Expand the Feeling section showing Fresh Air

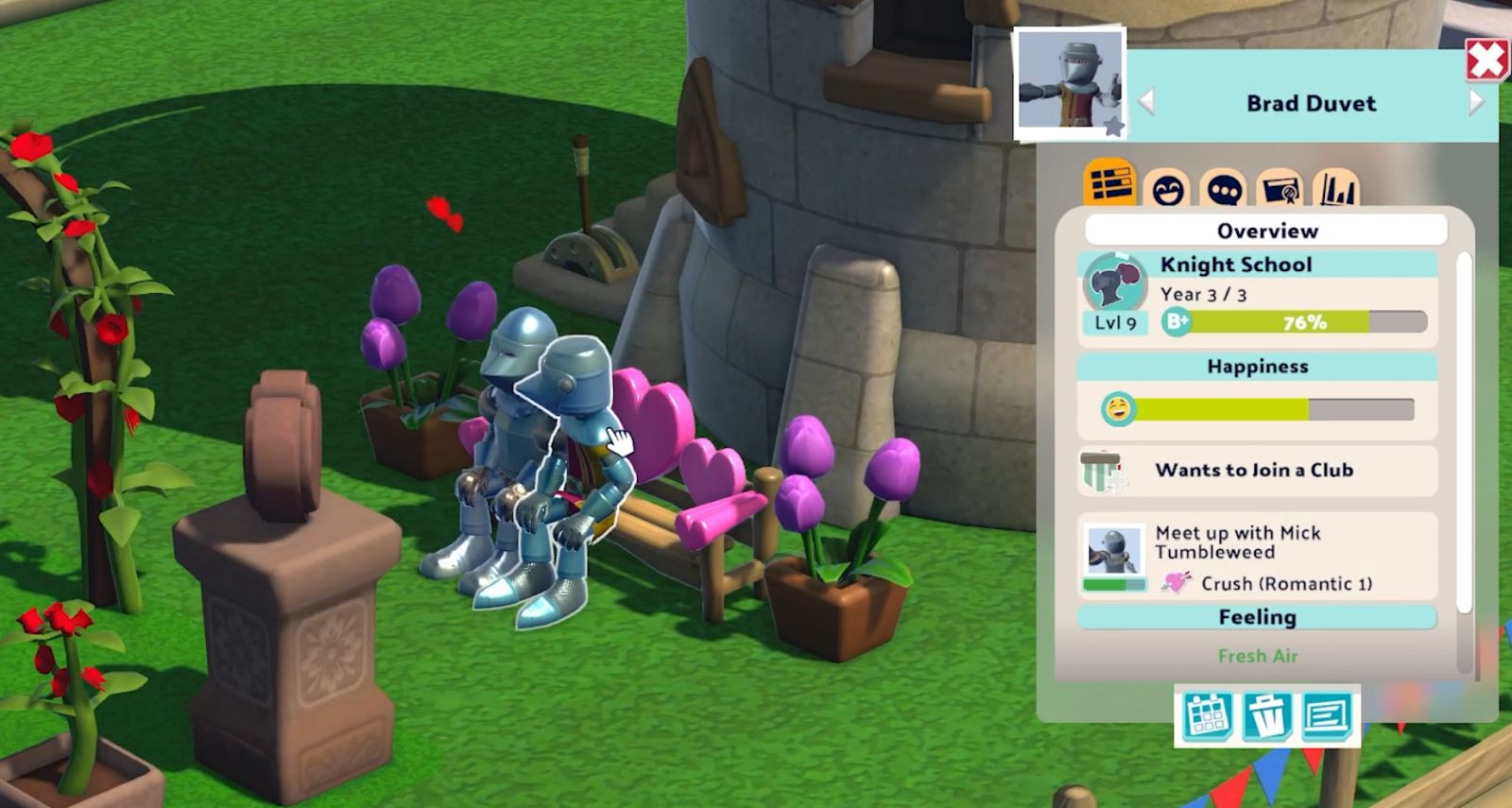(1257, 617)
